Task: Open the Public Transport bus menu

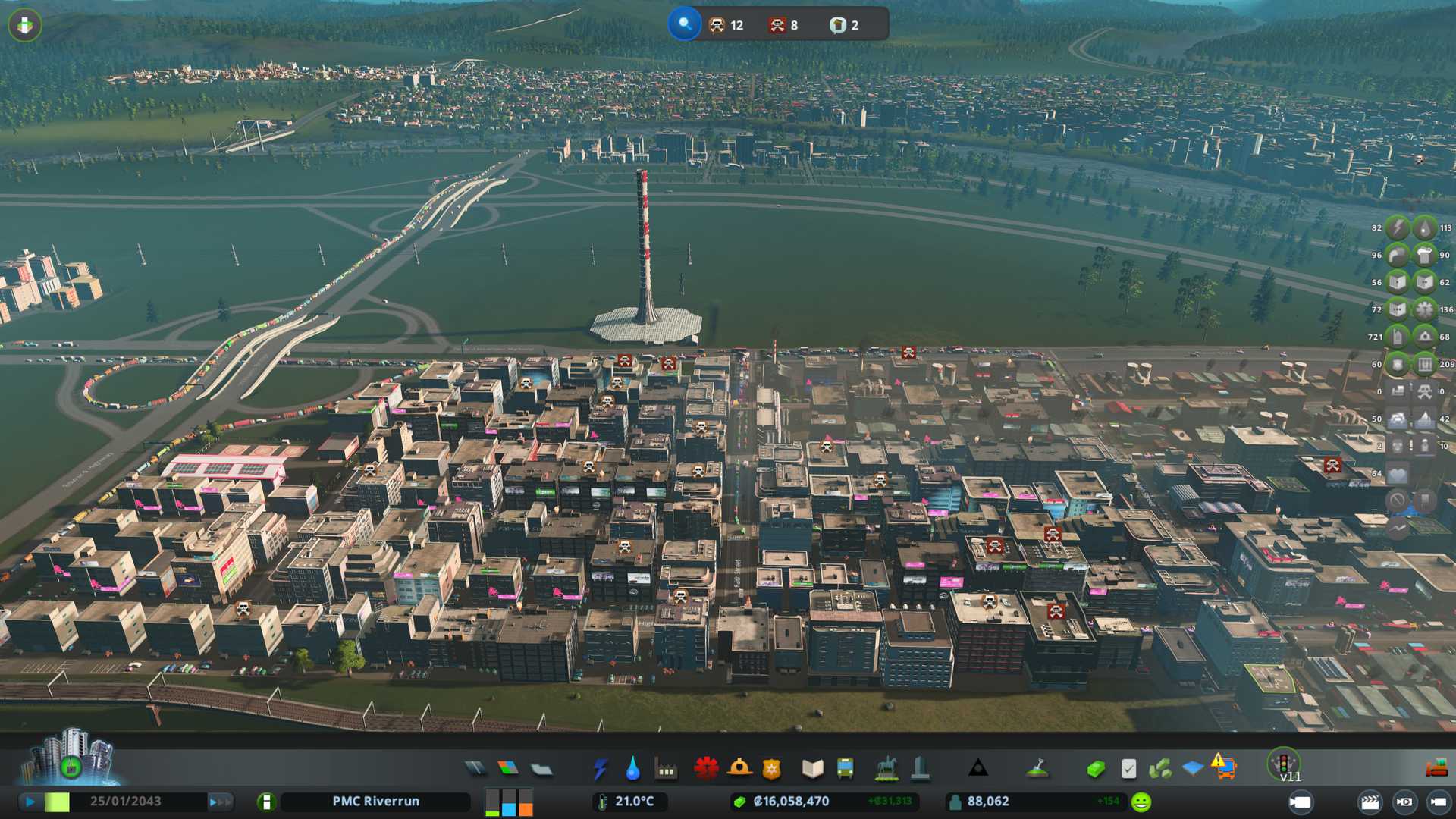Action: click(x=845, y=769)
